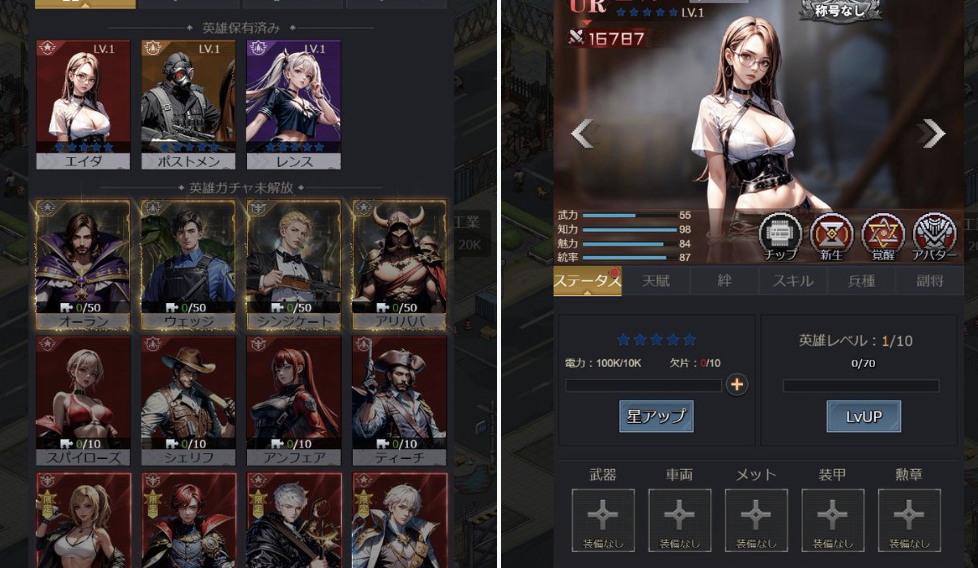Screen dimensions: 978x568
Task: Show the previous hero with left arrow
Action: [582, 133]
